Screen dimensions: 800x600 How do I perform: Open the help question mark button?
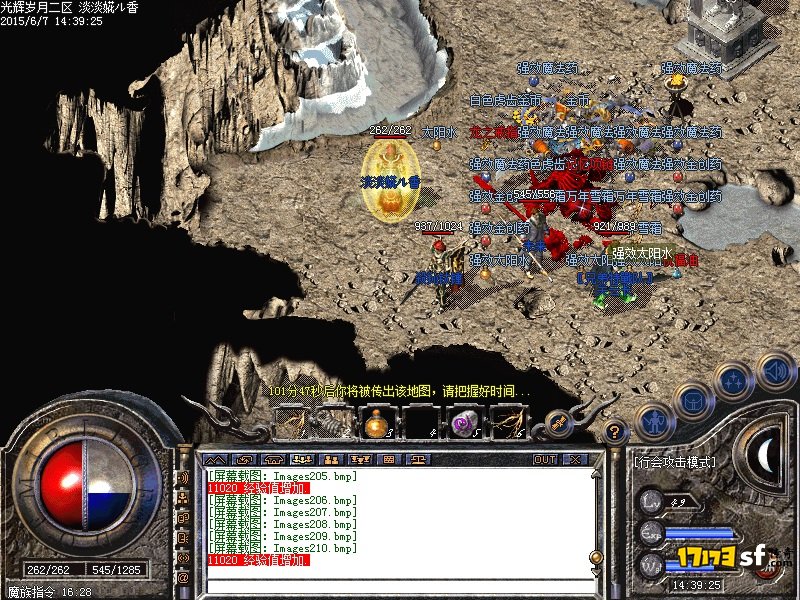pos(616,432)
